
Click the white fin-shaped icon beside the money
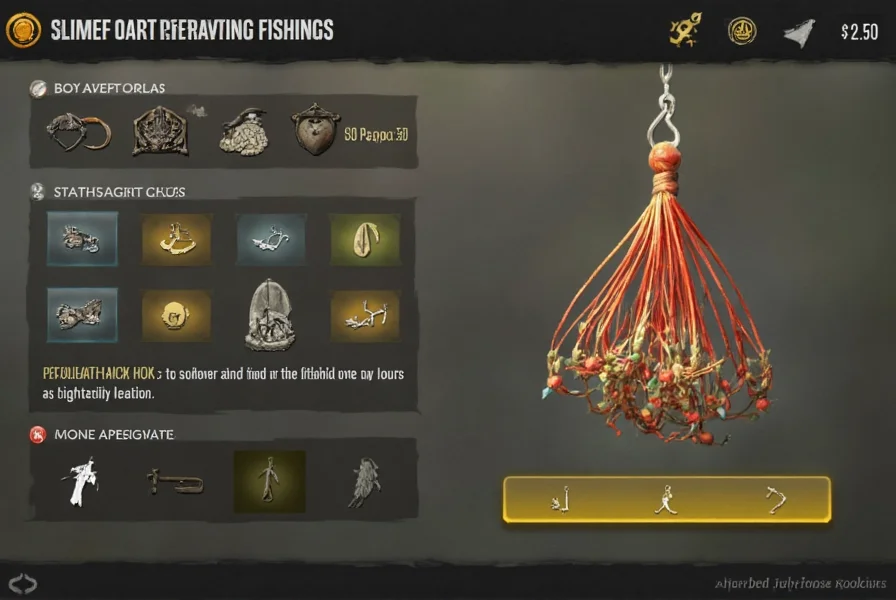click(799, 32)
